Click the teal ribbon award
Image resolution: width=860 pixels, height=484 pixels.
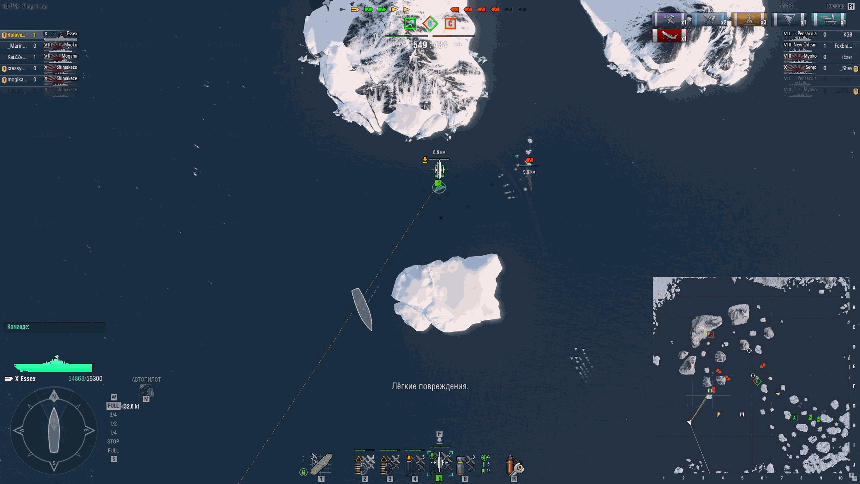pyautogui.click(x=829, y=19)
